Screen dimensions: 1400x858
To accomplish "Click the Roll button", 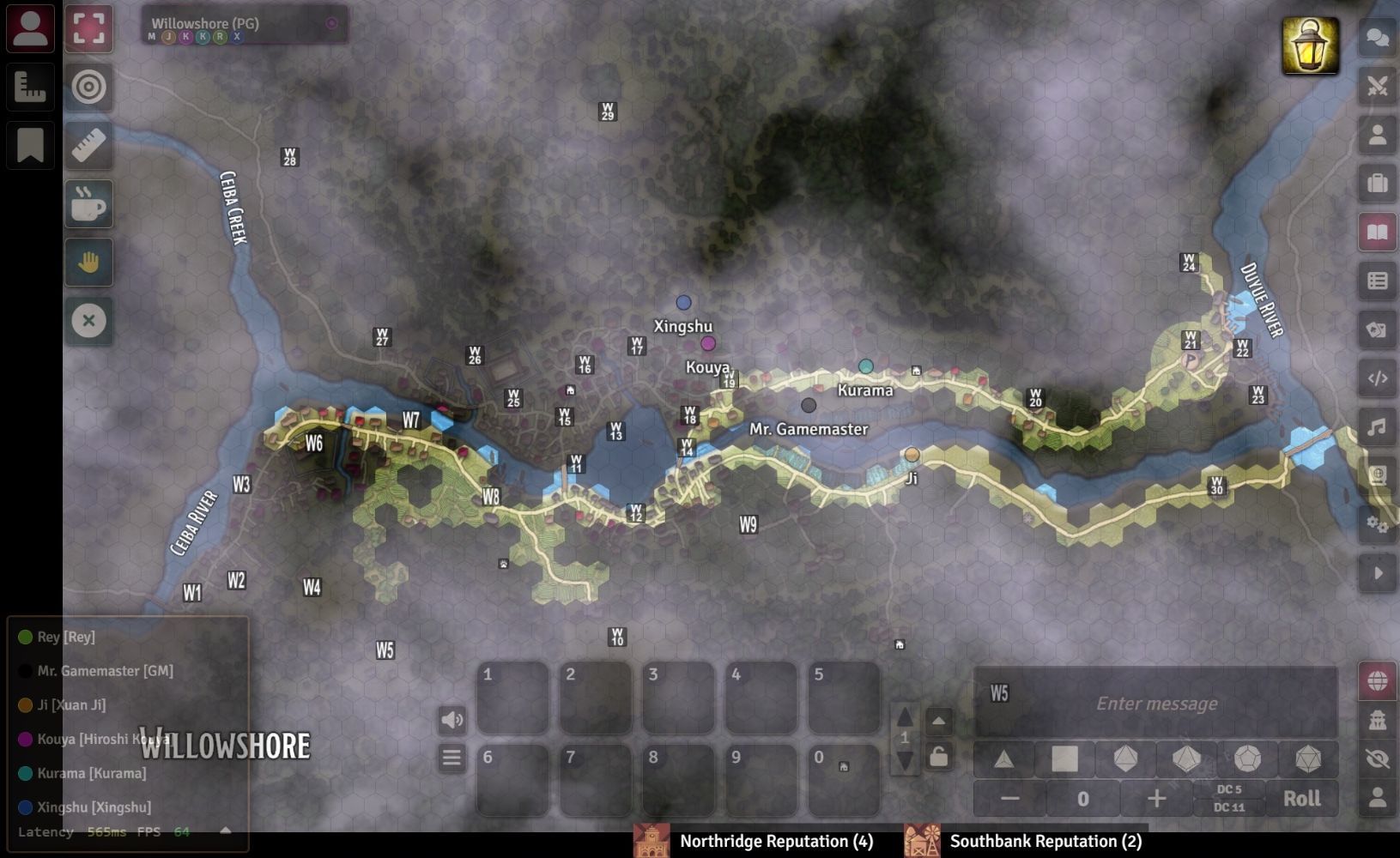I will [x=1301, y=799].
